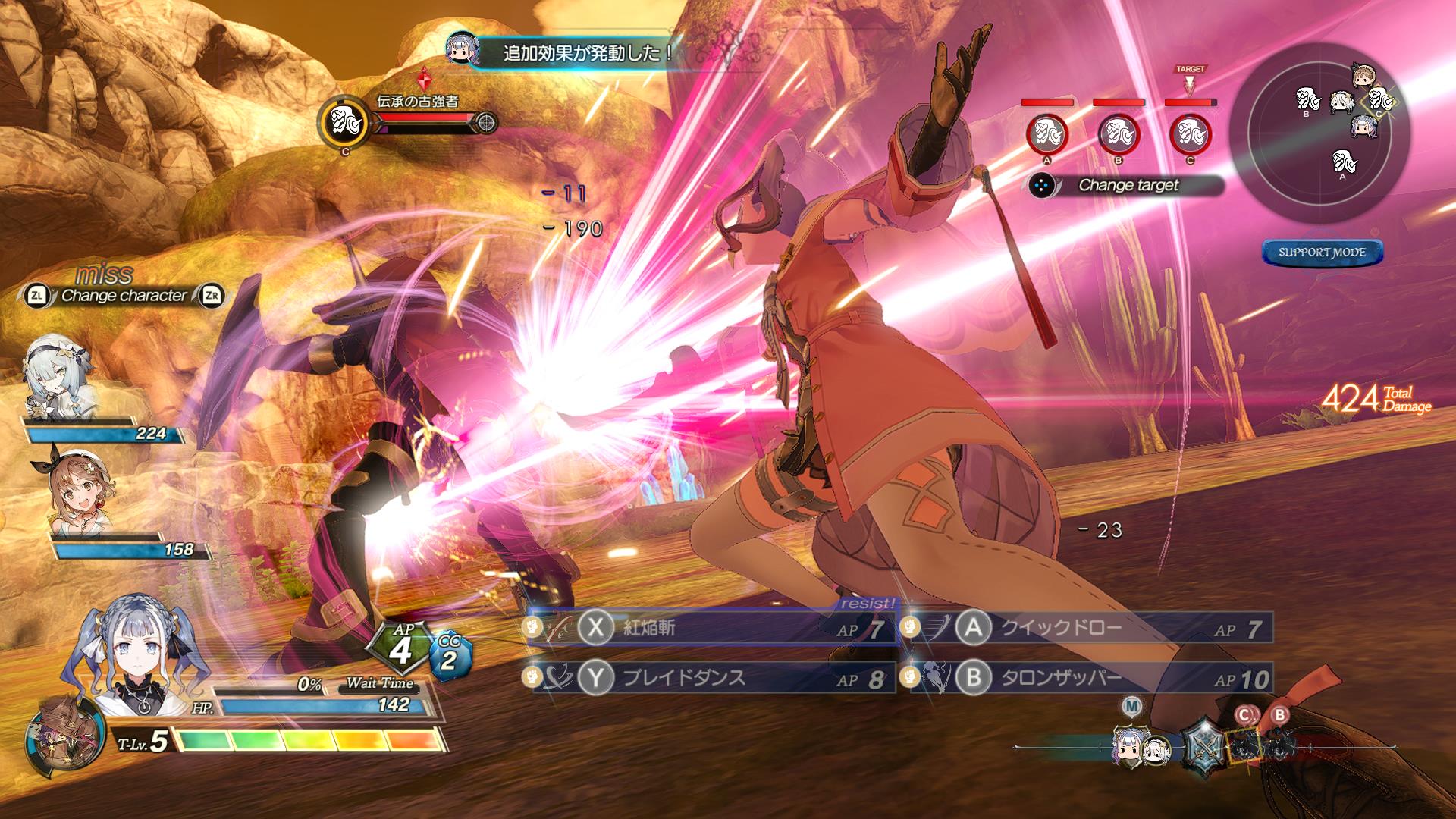Image resolution: width=1456 pixels, height=819 pixels.
Task: Choose the タロンザッパー skill
Action: (x=1089, y=678)
